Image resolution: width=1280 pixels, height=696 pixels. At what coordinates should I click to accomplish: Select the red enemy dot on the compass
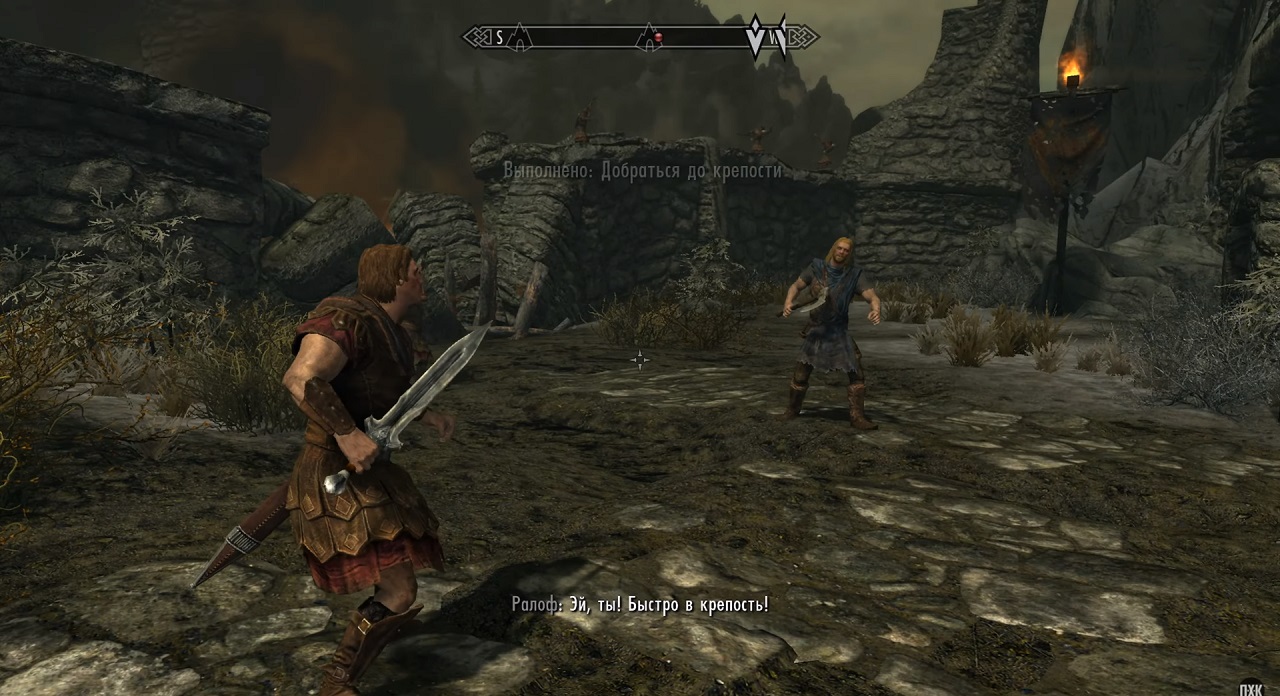tap(660, 38)
